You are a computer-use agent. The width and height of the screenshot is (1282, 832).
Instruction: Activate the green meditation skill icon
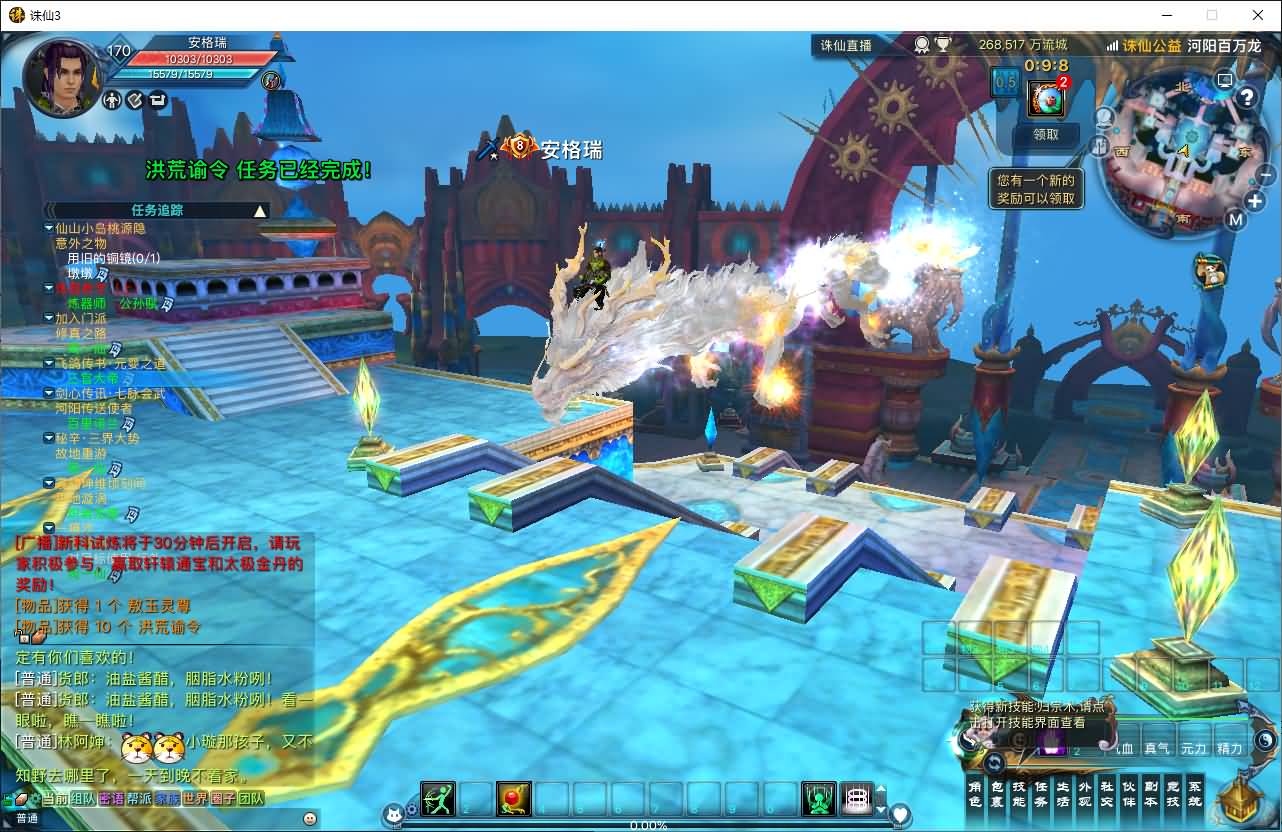pos(819,799)
